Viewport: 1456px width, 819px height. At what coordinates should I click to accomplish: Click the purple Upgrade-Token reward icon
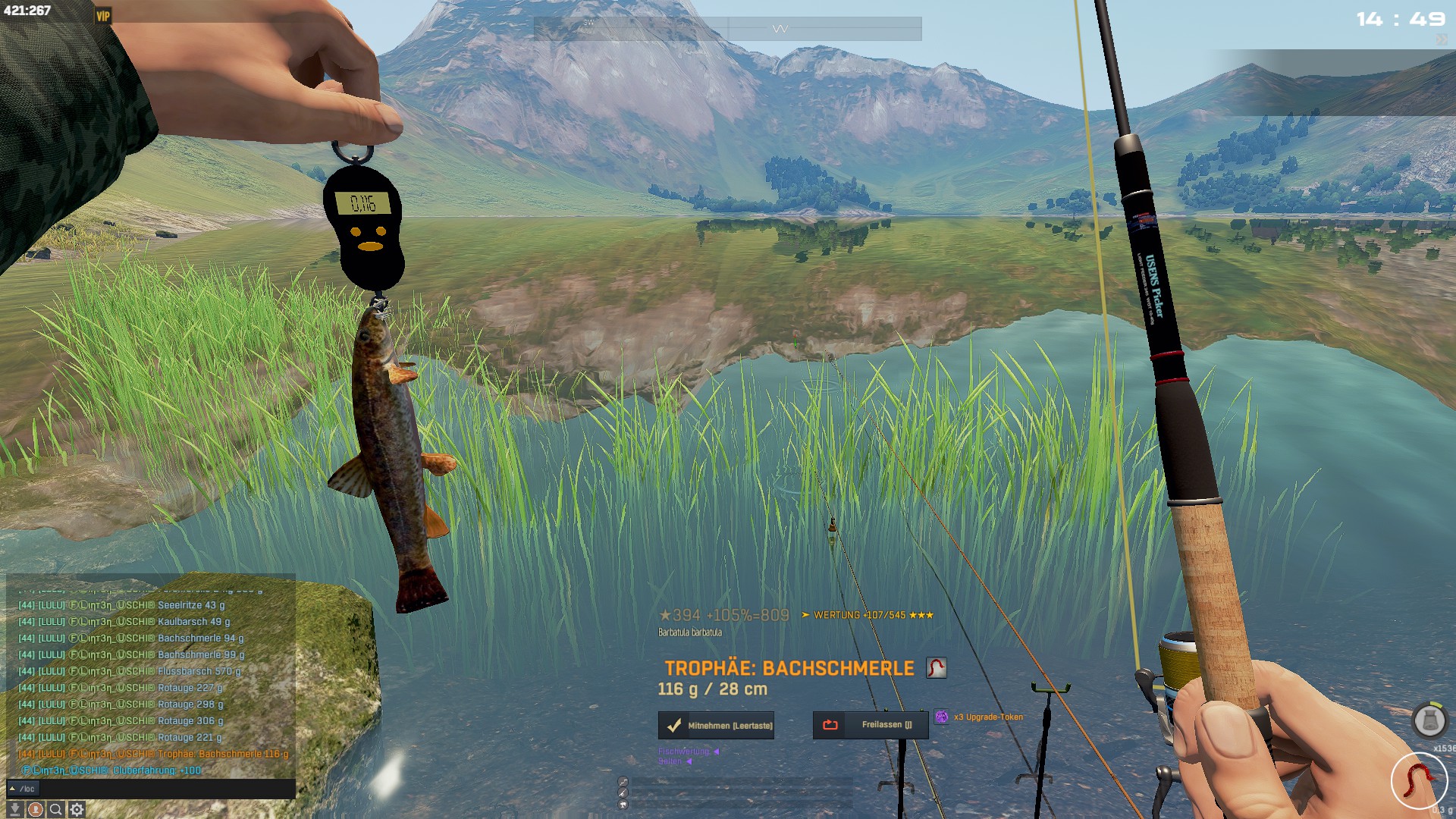pyautogui.click(x=942, y=717)
